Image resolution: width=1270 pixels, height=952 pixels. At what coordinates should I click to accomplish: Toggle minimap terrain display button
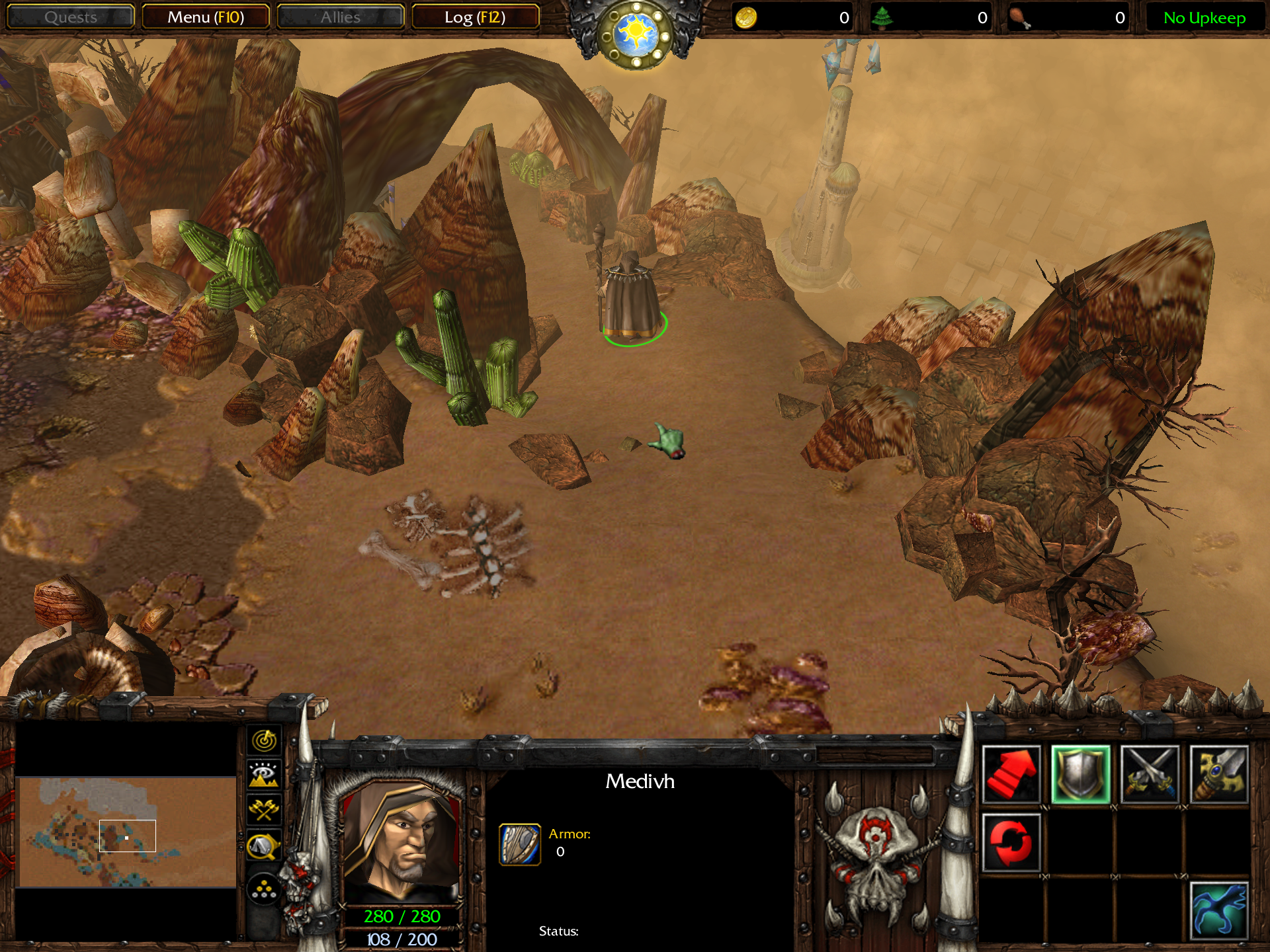(x=264, y=774)
